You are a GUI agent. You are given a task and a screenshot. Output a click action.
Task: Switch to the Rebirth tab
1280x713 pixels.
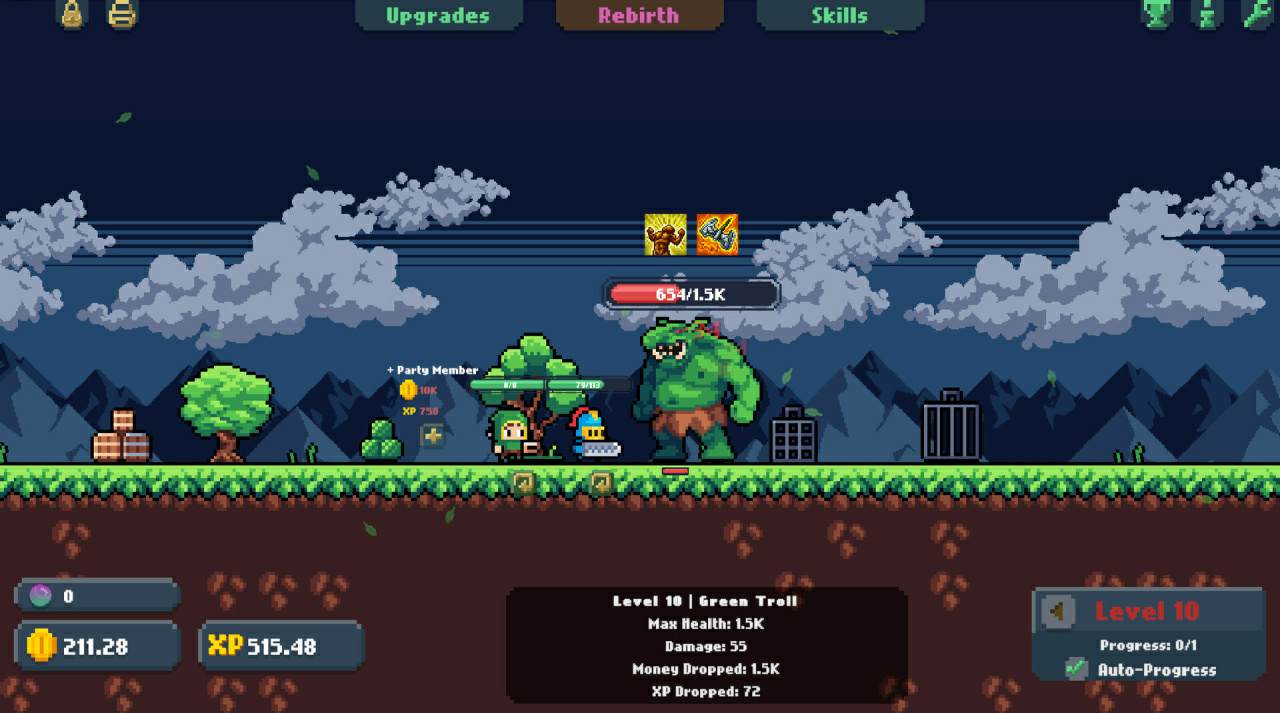638,15
